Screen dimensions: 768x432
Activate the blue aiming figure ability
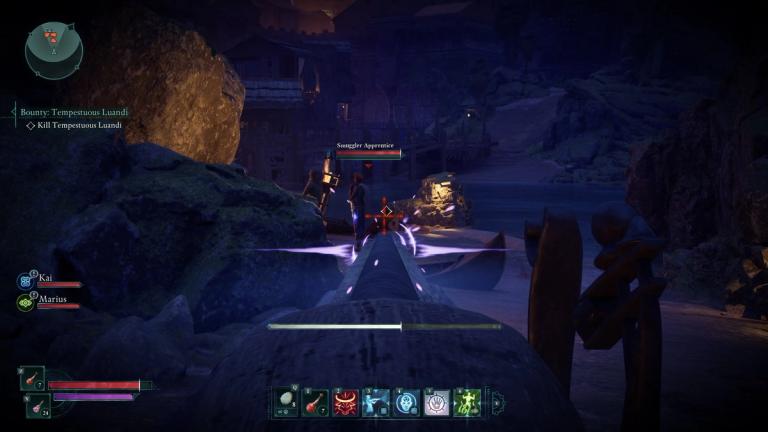point(377,401)
